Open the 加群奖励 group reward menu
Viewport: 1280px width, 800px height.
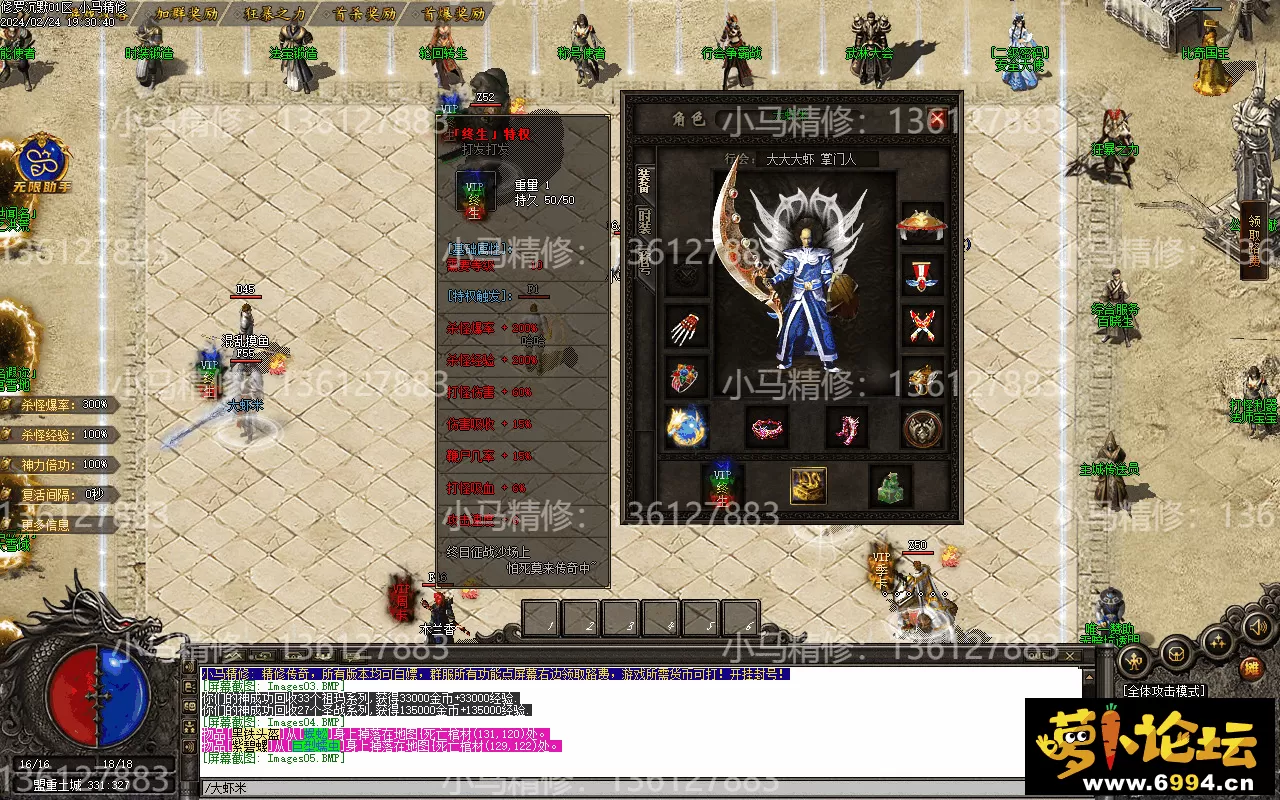pos(187,15)
